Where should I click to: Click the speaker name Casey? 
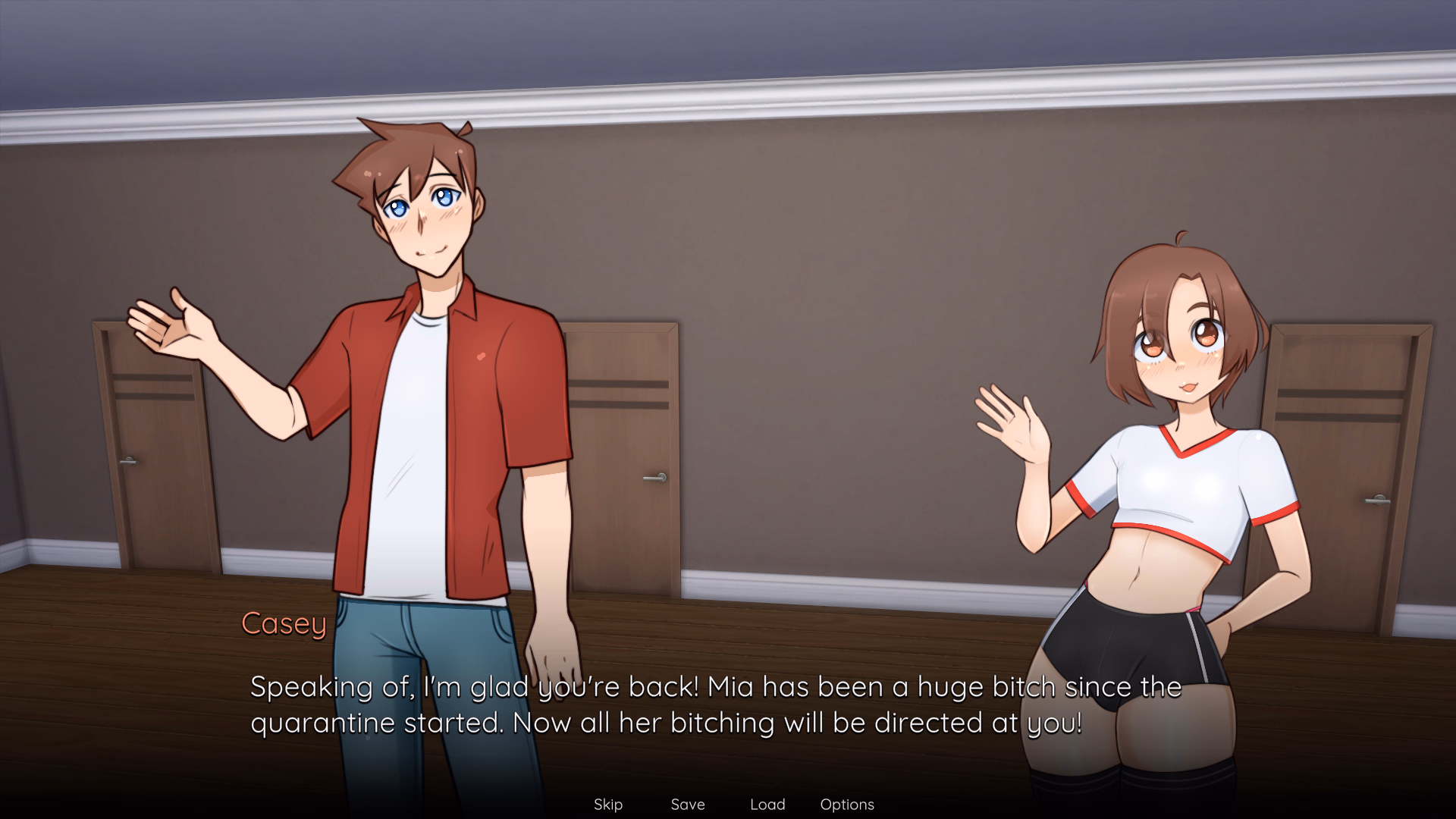point(284,625)
